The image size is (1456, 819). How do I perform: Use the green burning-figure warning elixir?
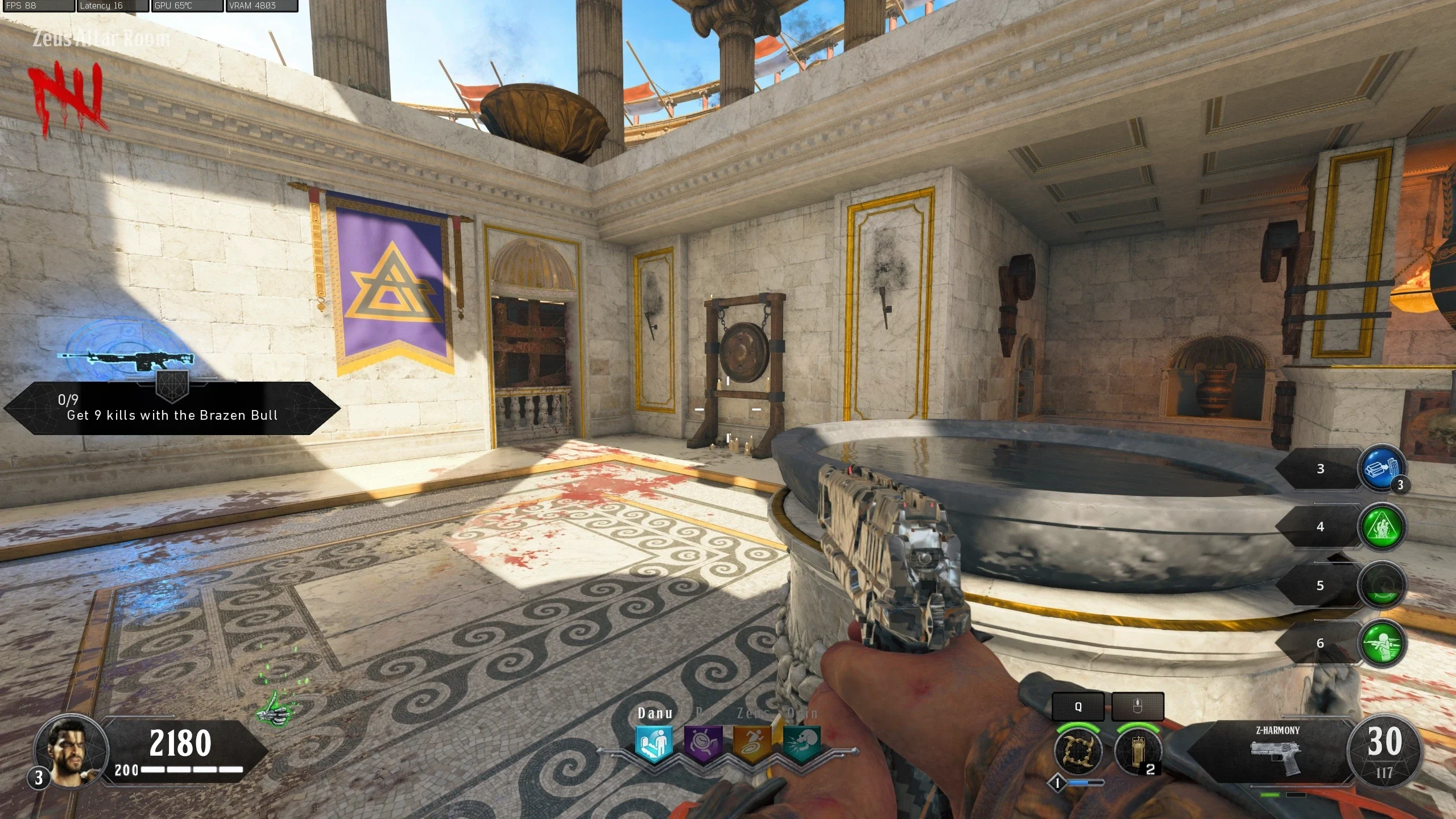[1381, 527]
